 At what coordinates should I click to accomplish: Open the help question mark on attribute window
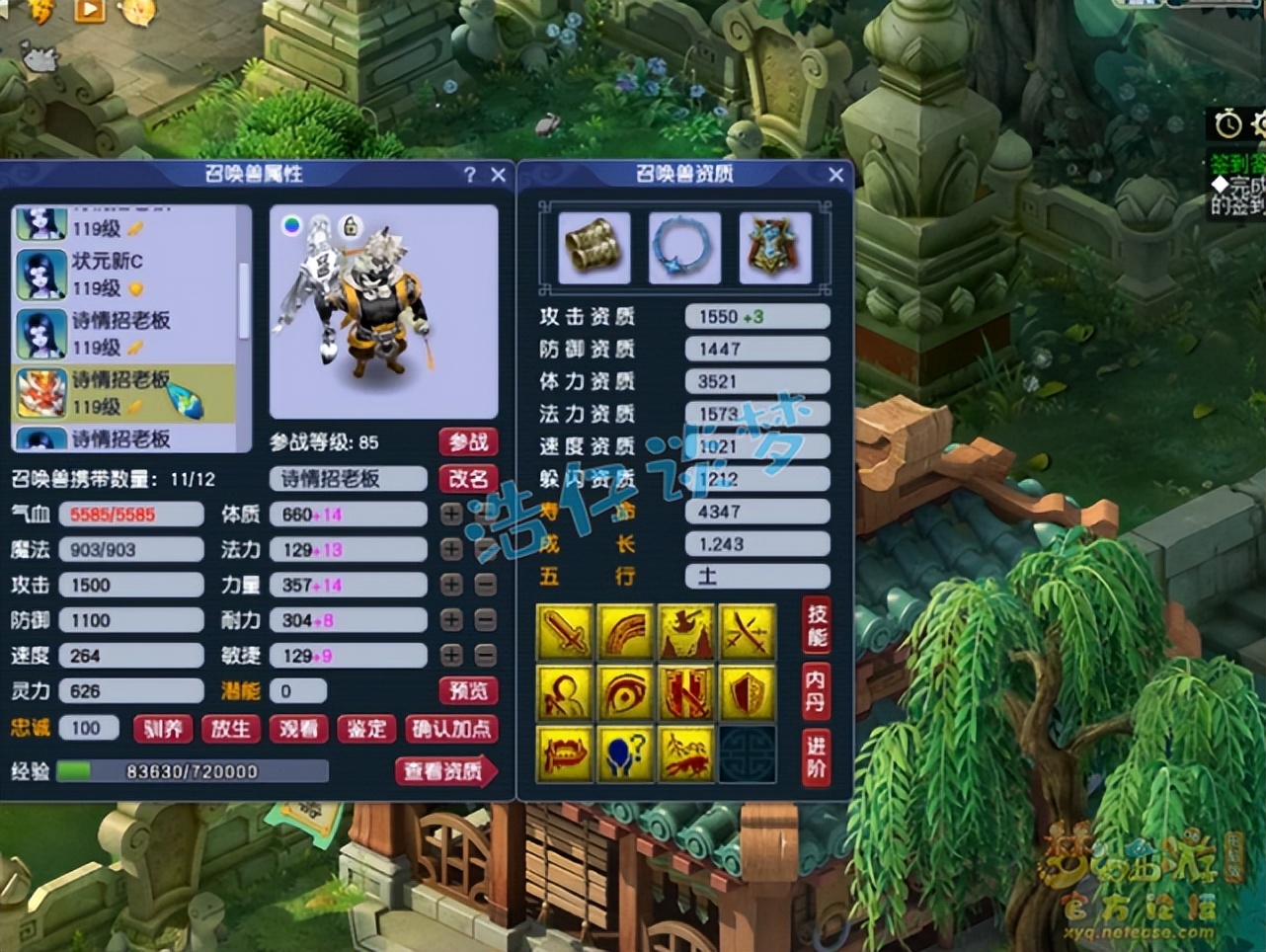click(469, 175)
